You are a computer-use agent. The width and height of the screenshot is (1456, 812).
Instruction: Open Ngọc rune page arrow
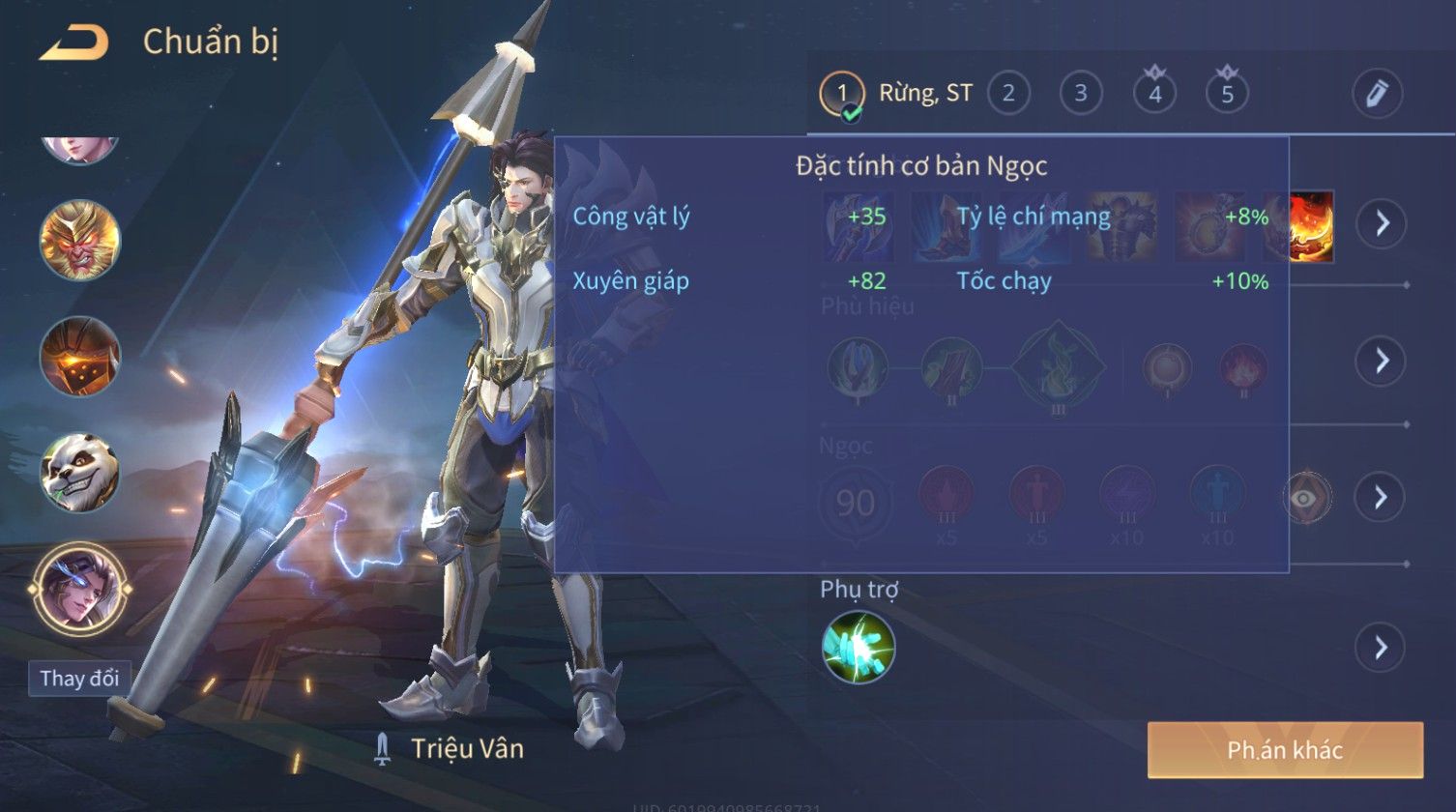tap(1381, 497)
